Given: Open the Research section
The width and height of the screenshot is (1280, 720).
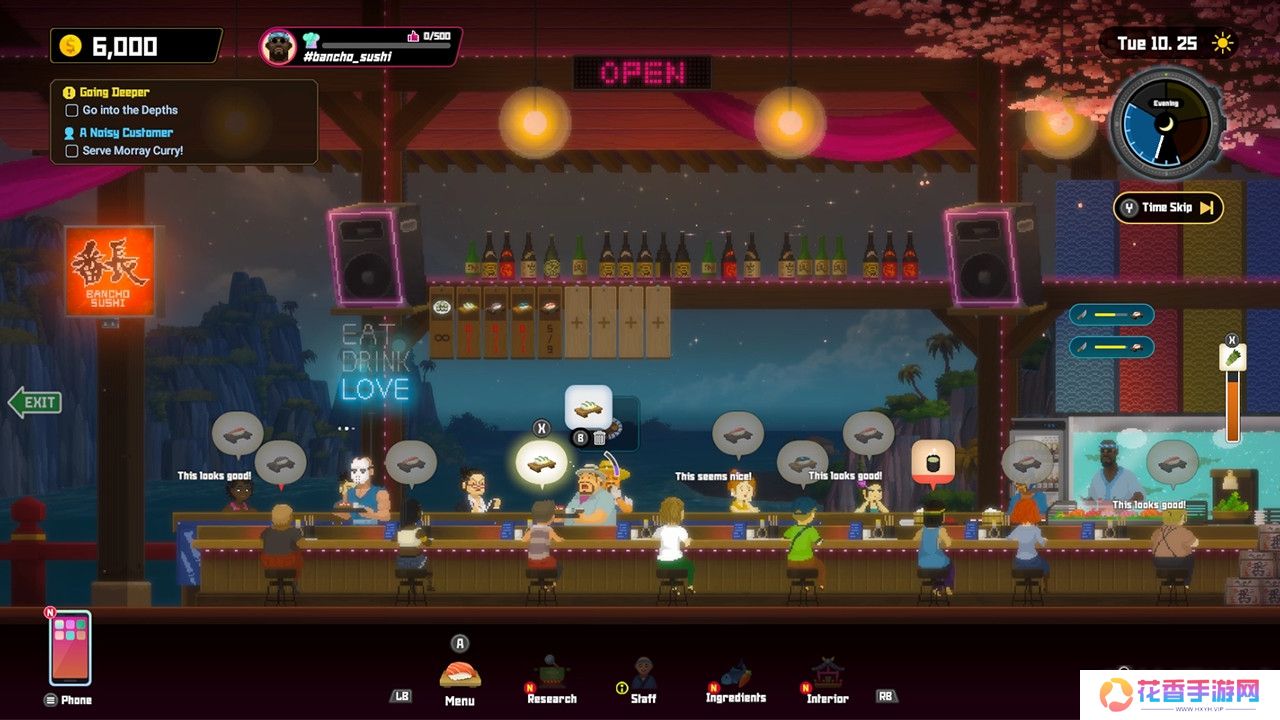Looking at the screenshot, I should click(x=551, y=674).
